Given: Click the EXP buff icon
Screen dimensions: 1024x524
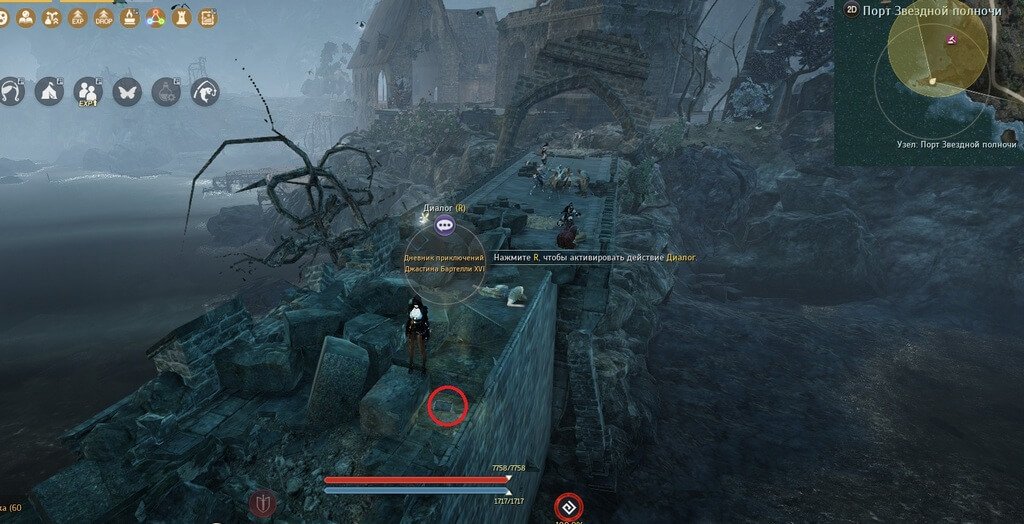Looking at the screenshot, I should pyautogui.click(x=77, y=17).
